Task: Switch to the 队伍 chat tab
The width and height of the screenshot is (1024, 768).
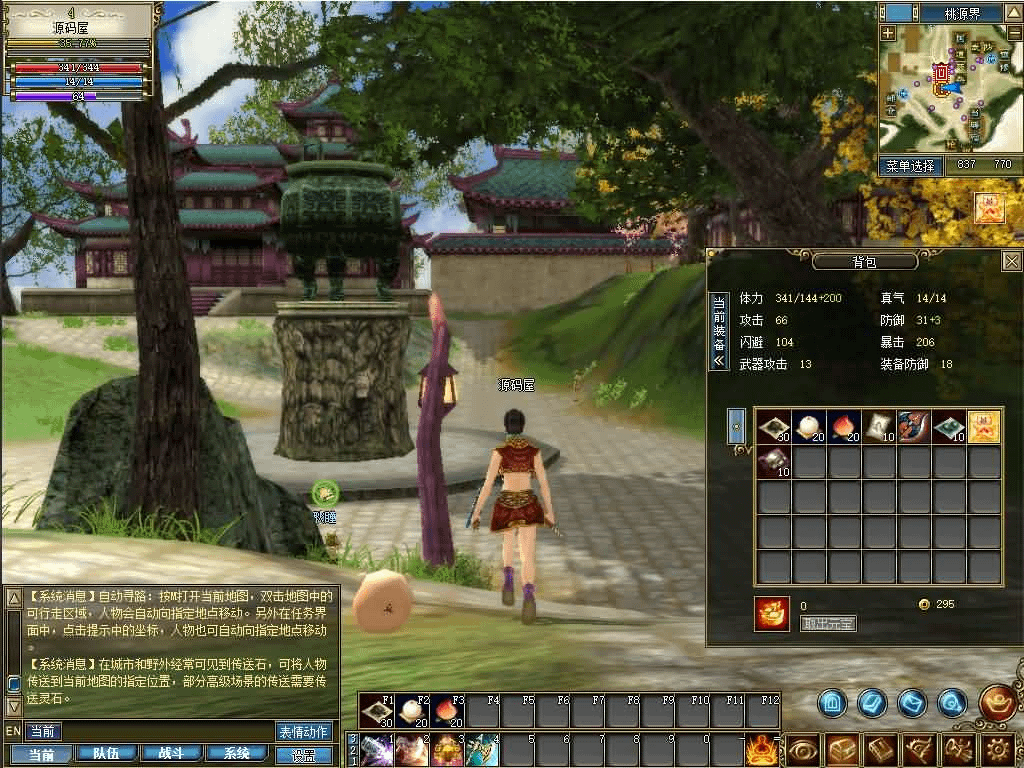Action: [105, 755]
